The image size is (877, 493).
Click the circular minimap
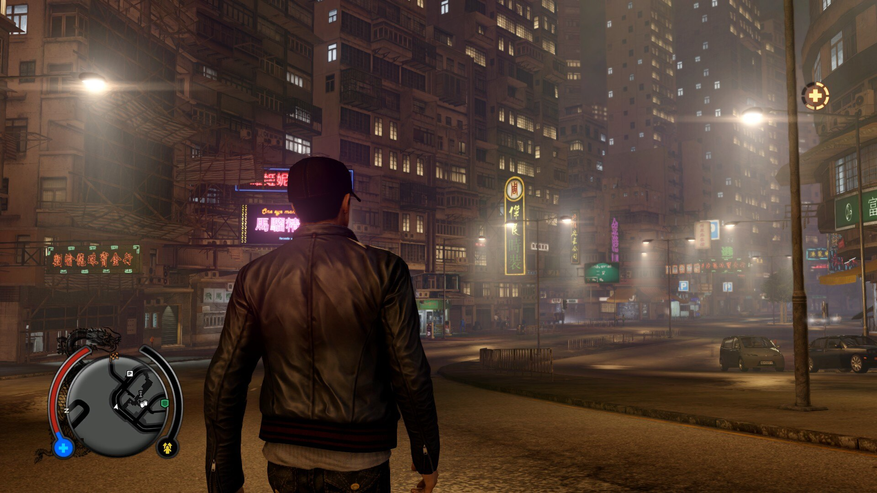115,397
